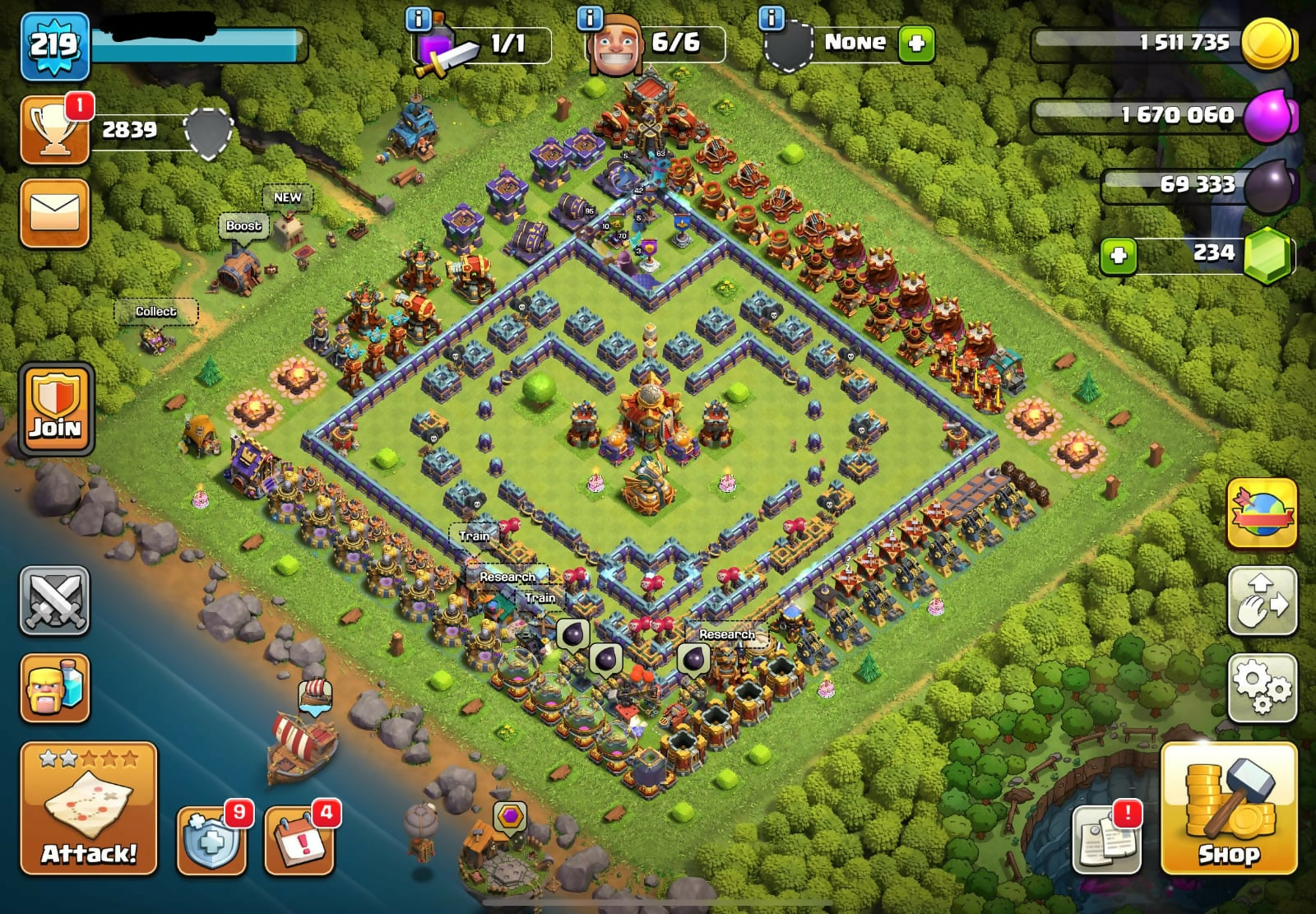Open the crossed swords battle log
Image resolution: width=1316 pixels, height=914 pixels.
click(x=55, y=601)
